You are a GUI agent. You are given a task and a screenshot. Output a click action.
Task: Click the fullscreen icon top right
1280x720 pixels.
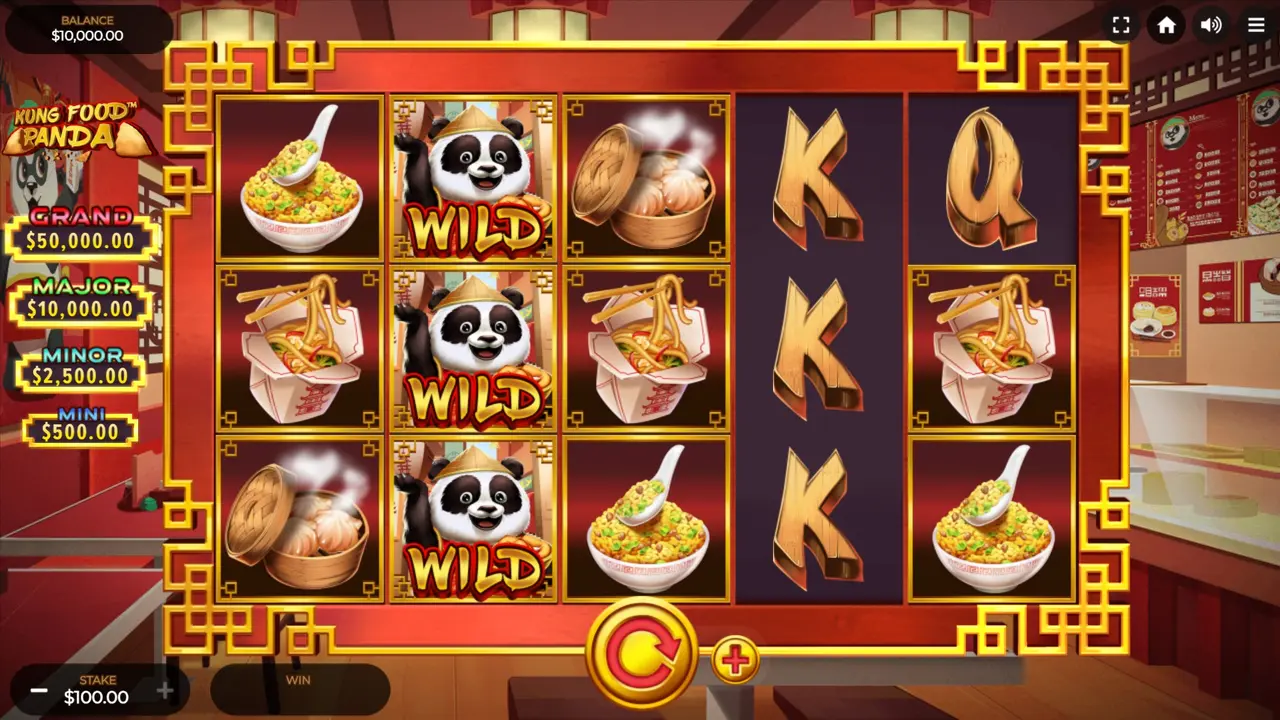tap(1121, 25)
